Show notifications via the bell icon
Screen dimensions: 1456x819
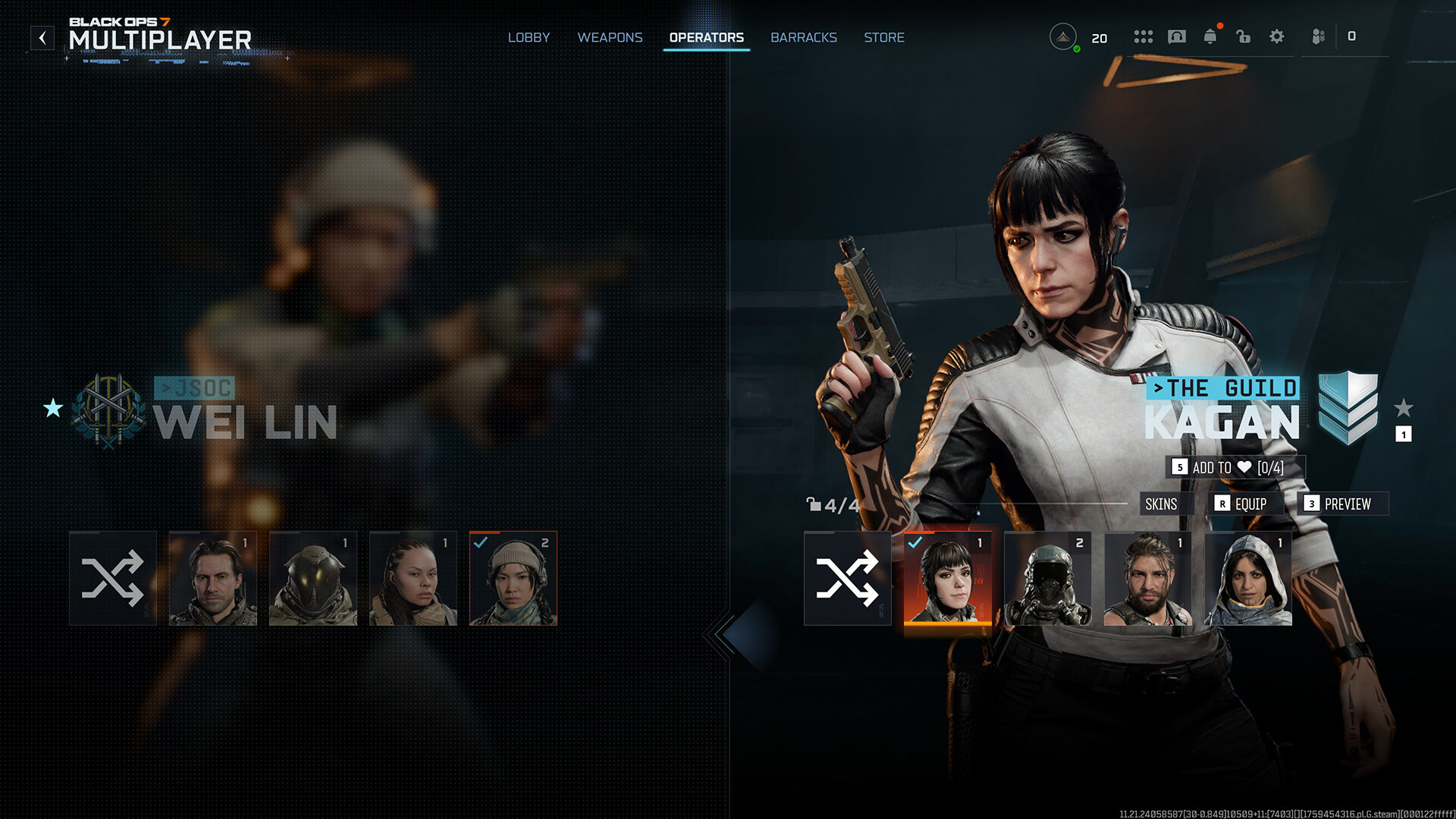tap(1210, 36)
